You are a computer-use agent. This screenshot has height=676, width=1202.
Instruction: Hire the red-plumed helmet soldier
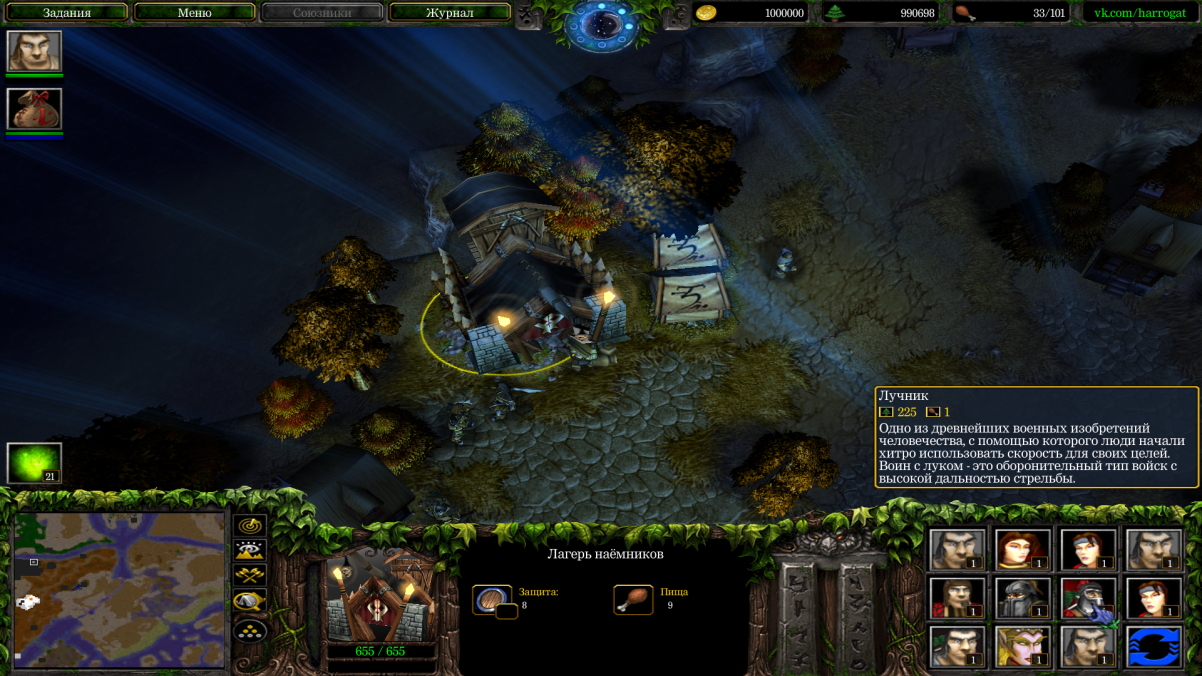tap(1088, 598)
